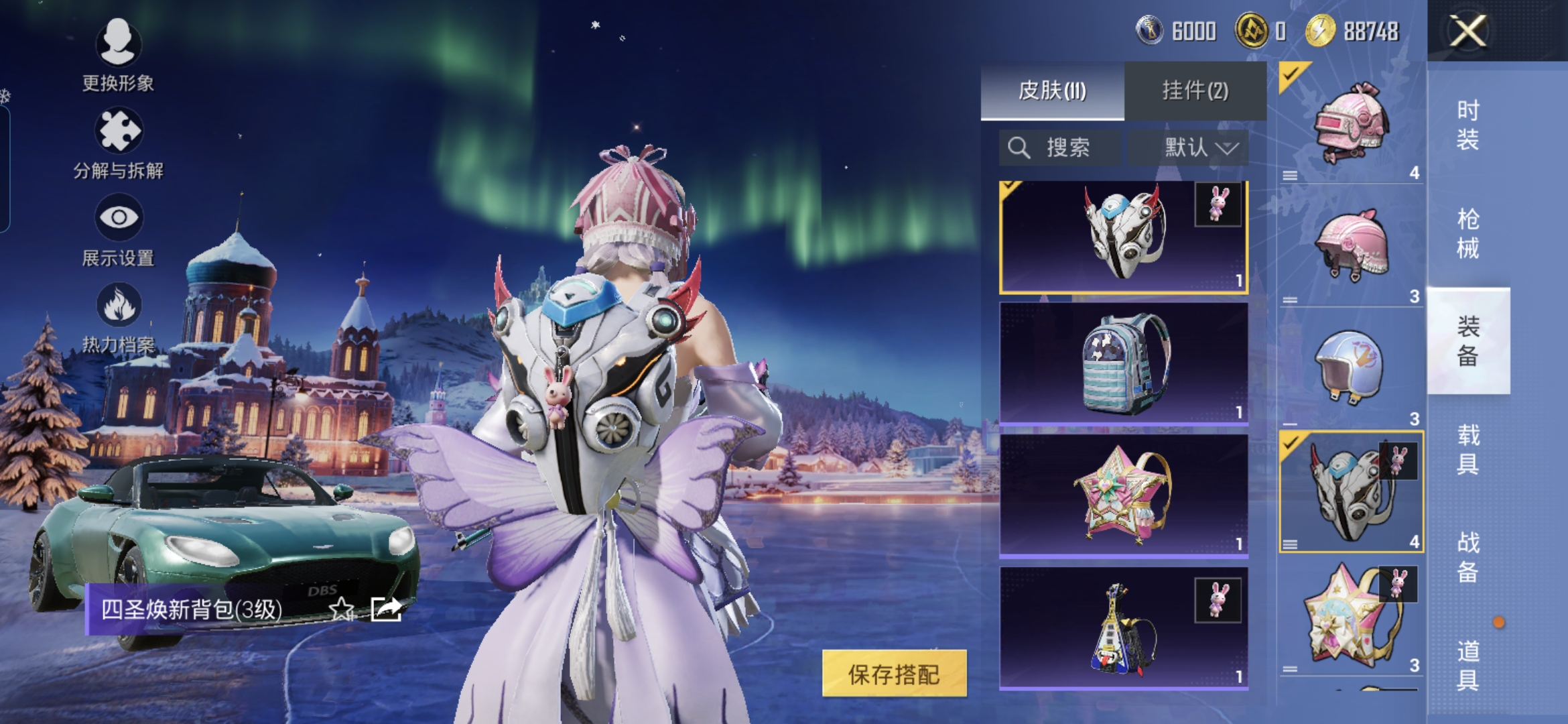The image size is (1568, 724).
Task: Save the outfit with 保存搭配
Action: pyautogui.click(x=894, y=674)
